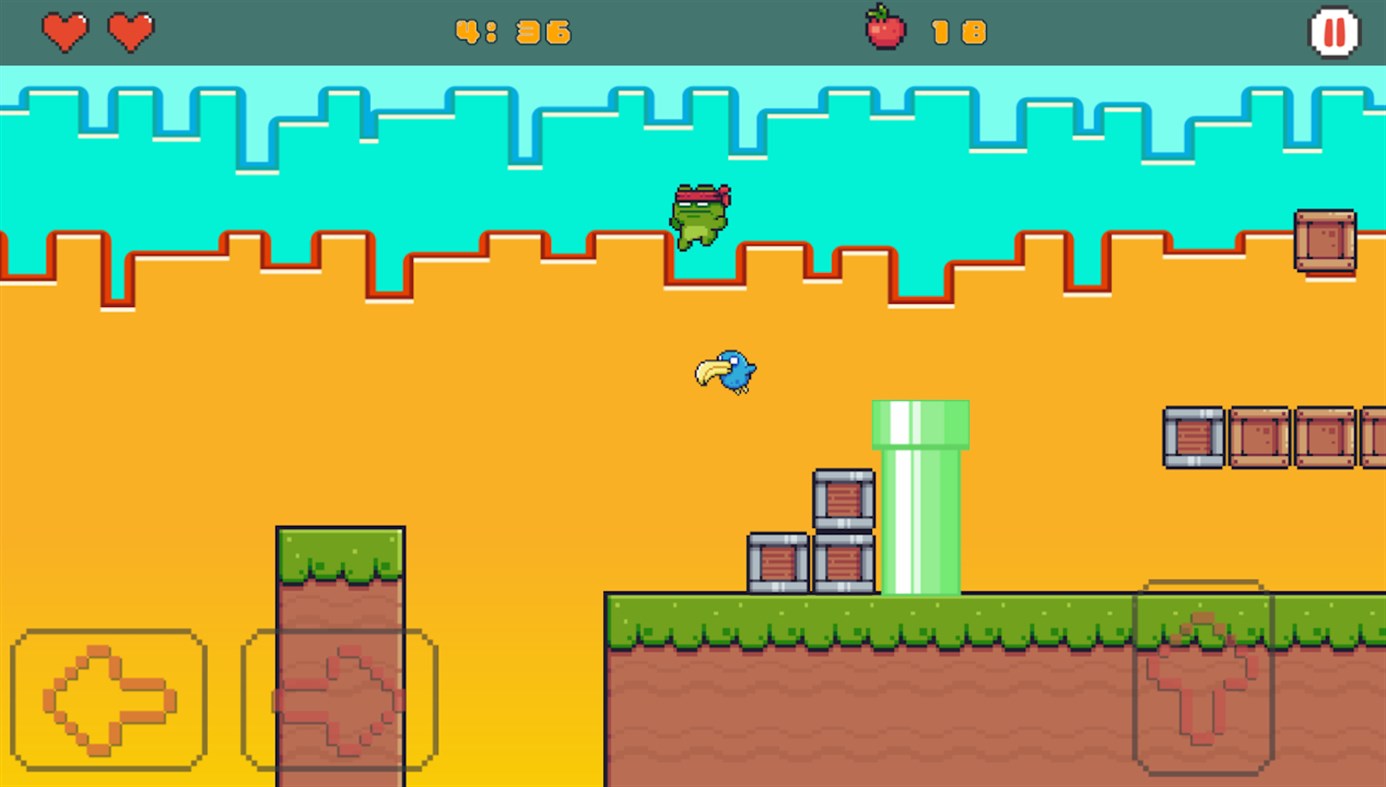The image size is (1386, 787).
Task: Click the crate in the top-right corner
Action: click(1326, 241)
